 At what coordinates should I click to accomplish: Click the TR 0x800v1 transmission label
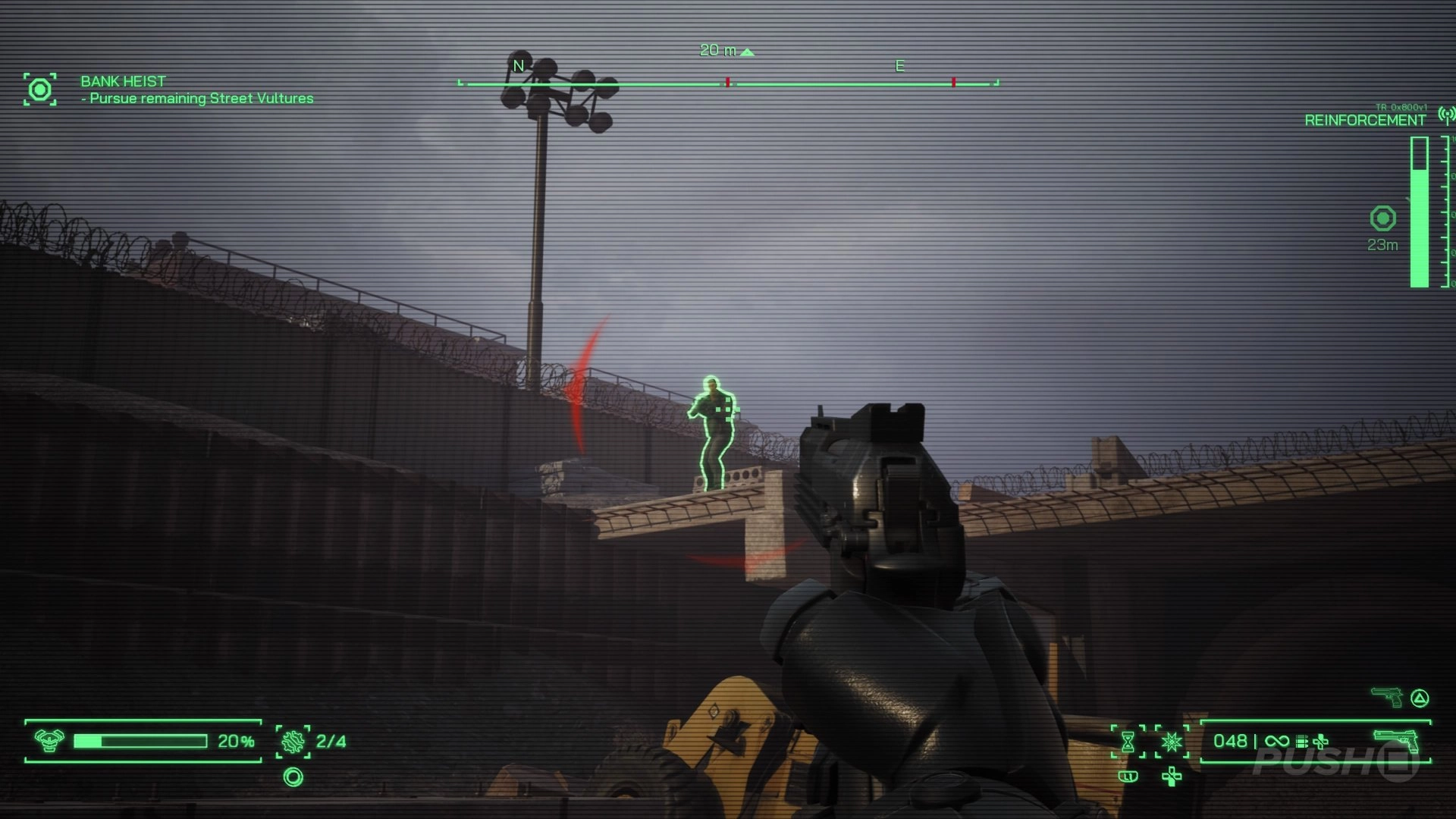click(1403, 107)
